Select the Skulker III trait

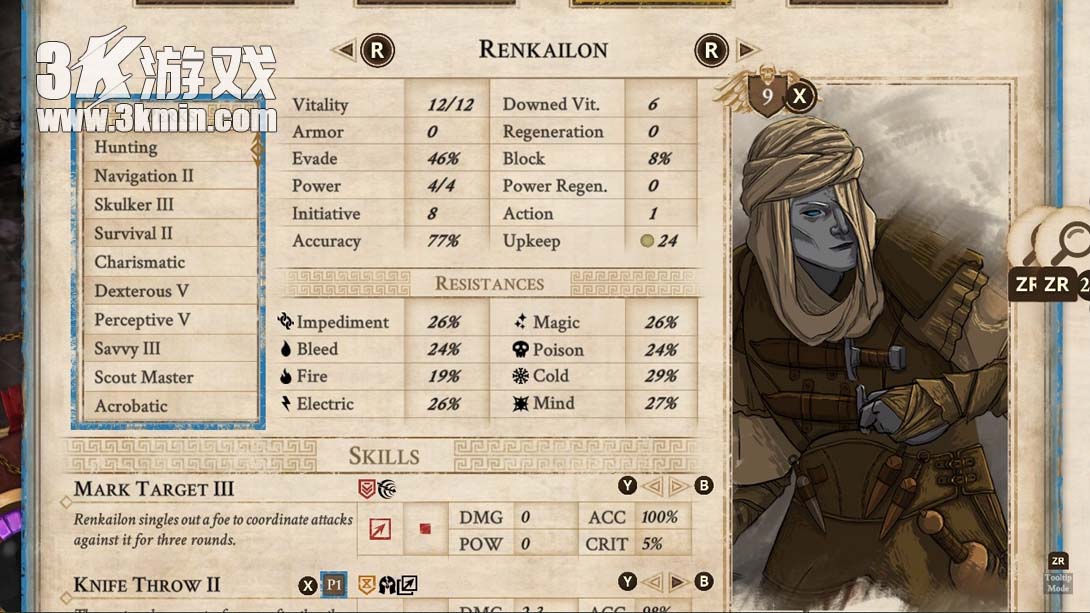click(x=165, y=205)
